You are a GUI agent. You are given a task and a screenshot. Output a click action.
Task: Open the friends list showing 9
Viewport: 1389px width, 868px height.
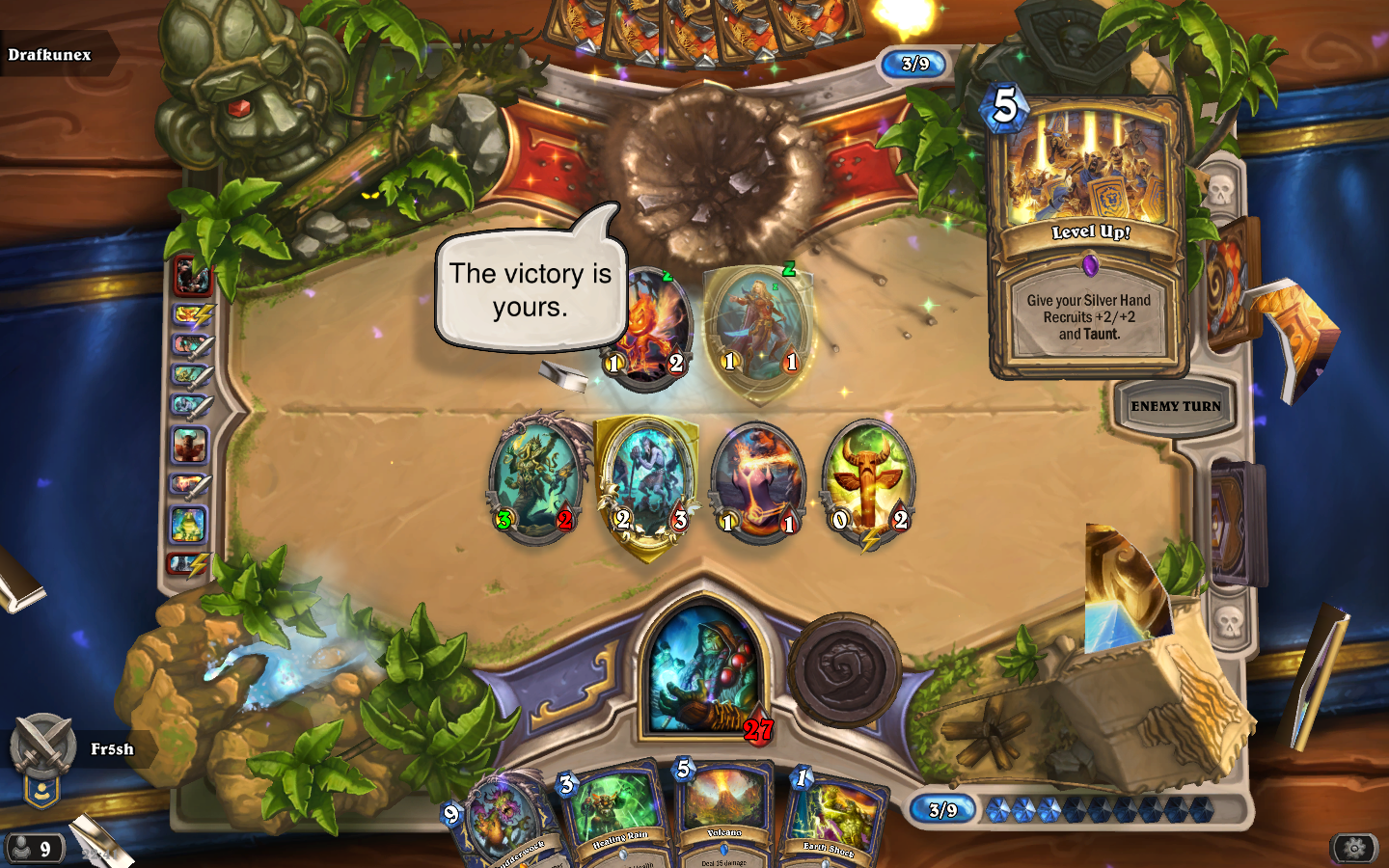[35, 849]
